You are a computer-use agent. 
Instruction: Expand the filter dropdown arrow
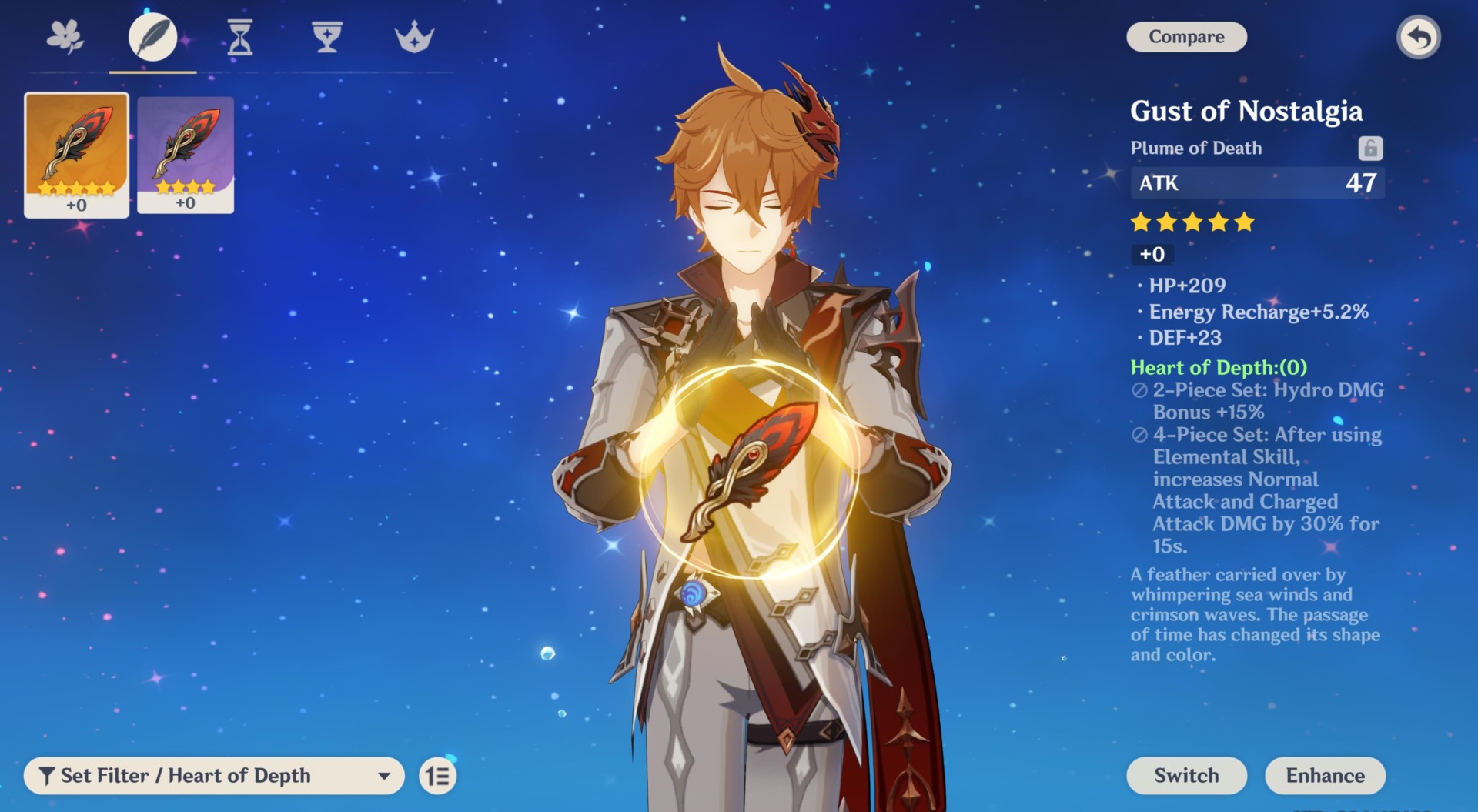pyautogui.click(x=383, y=776)
